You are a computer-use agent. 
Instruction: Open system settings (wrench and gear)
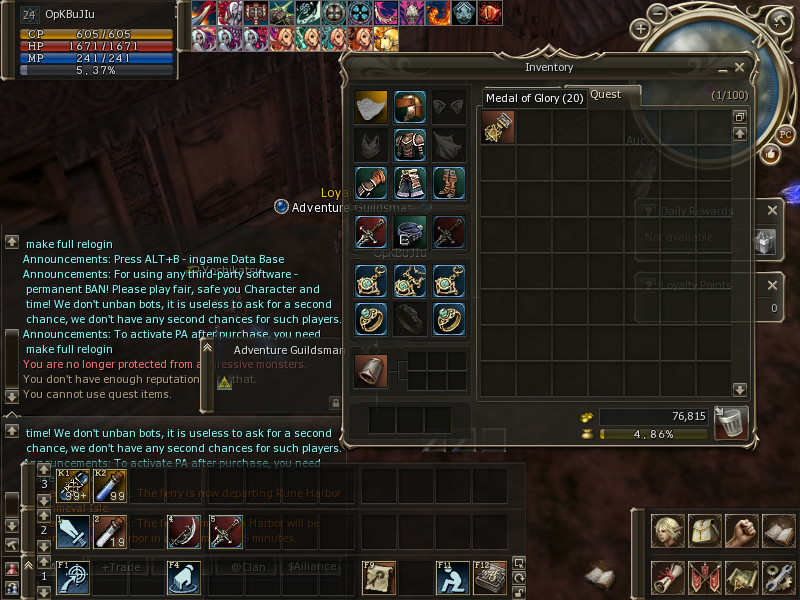[778, 577]
